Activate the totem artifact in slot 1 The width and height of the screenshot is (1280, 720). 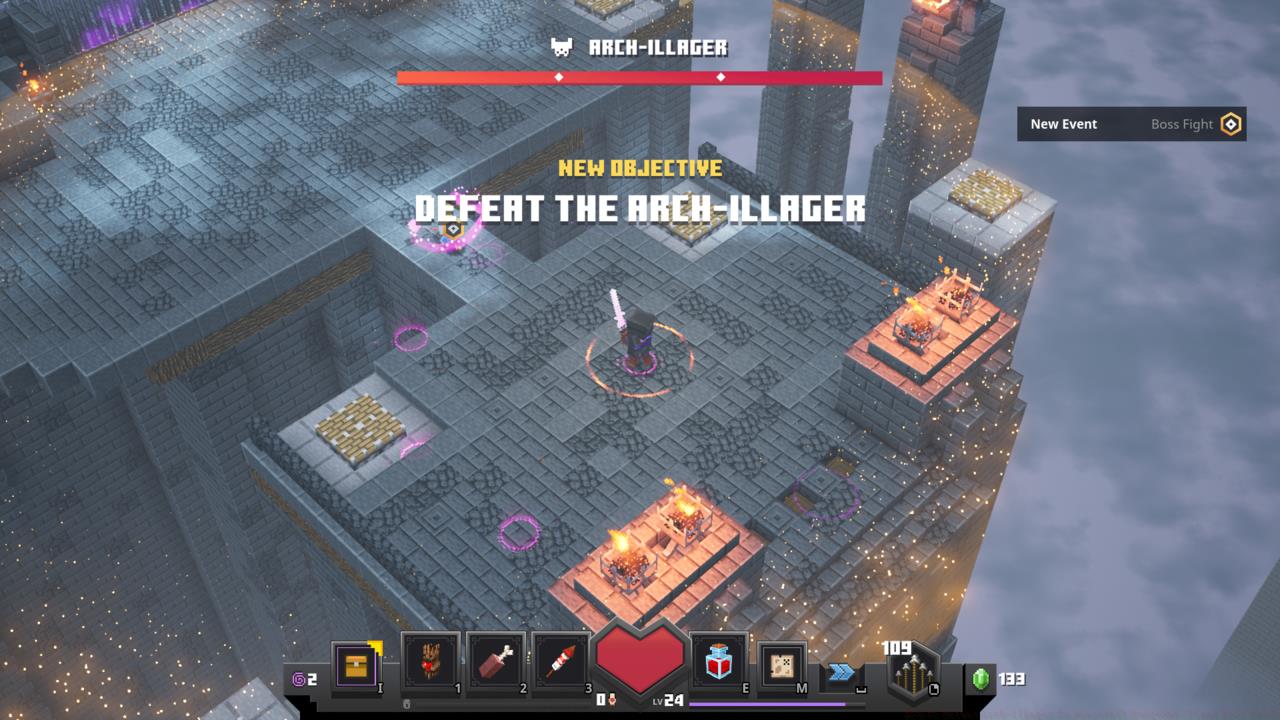[430, 661]
